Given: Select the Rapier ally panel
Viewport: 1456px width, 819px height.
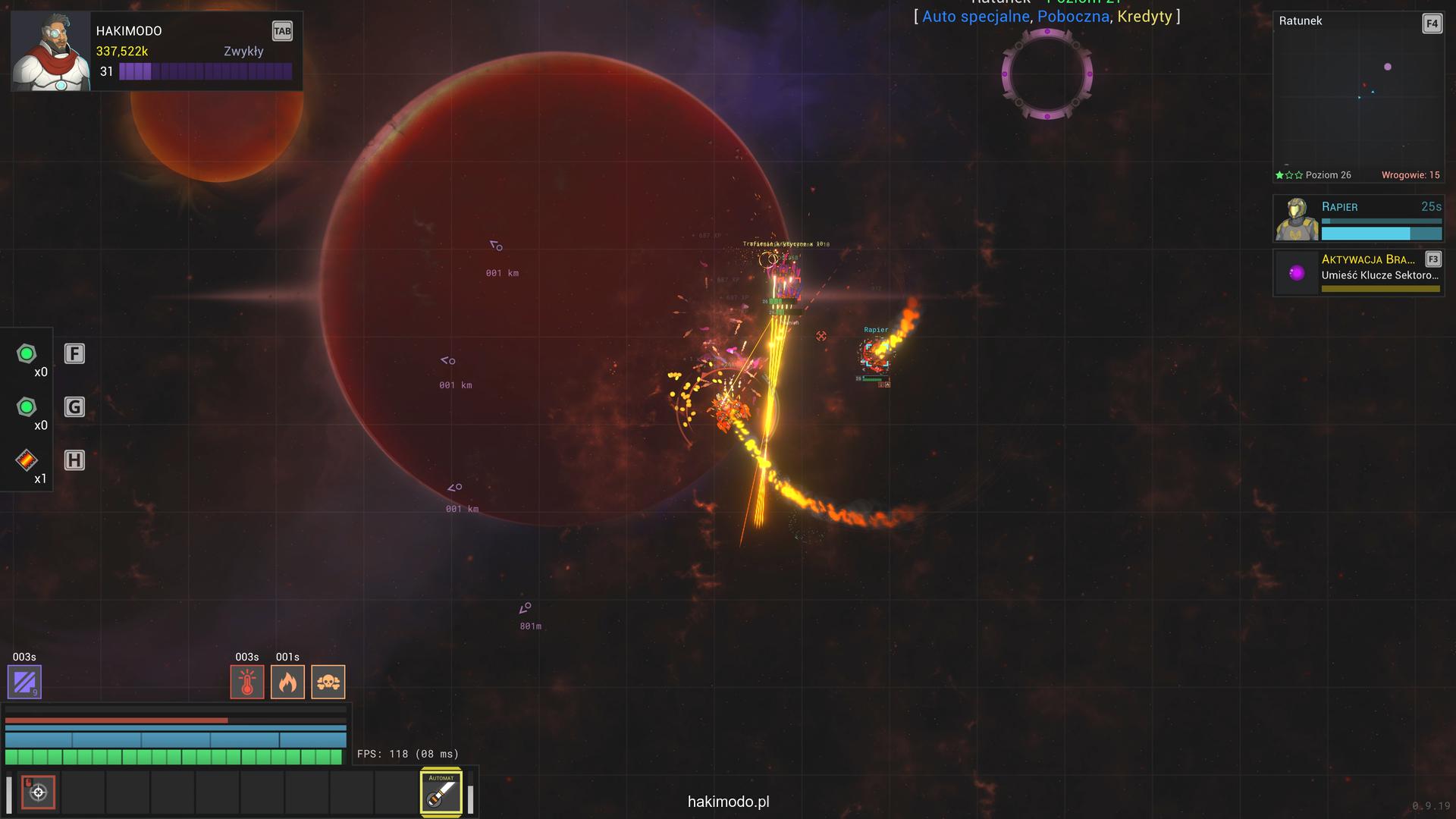Looking at the screenshot, I should (x=1358, y=218).
